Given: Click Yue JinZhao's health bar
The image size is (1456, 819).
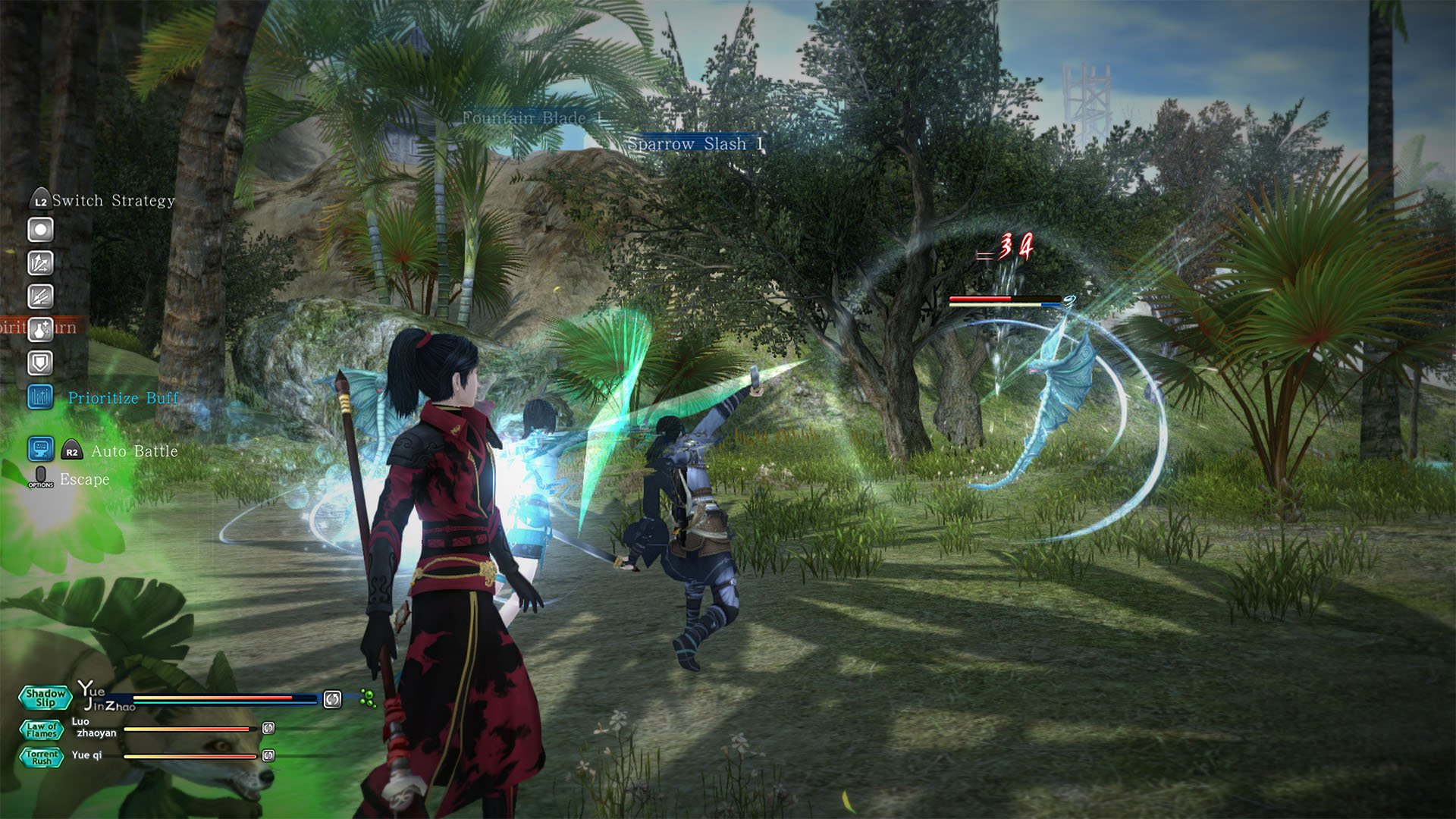Looking at the screenshot, I should click(x=212, y=698).
